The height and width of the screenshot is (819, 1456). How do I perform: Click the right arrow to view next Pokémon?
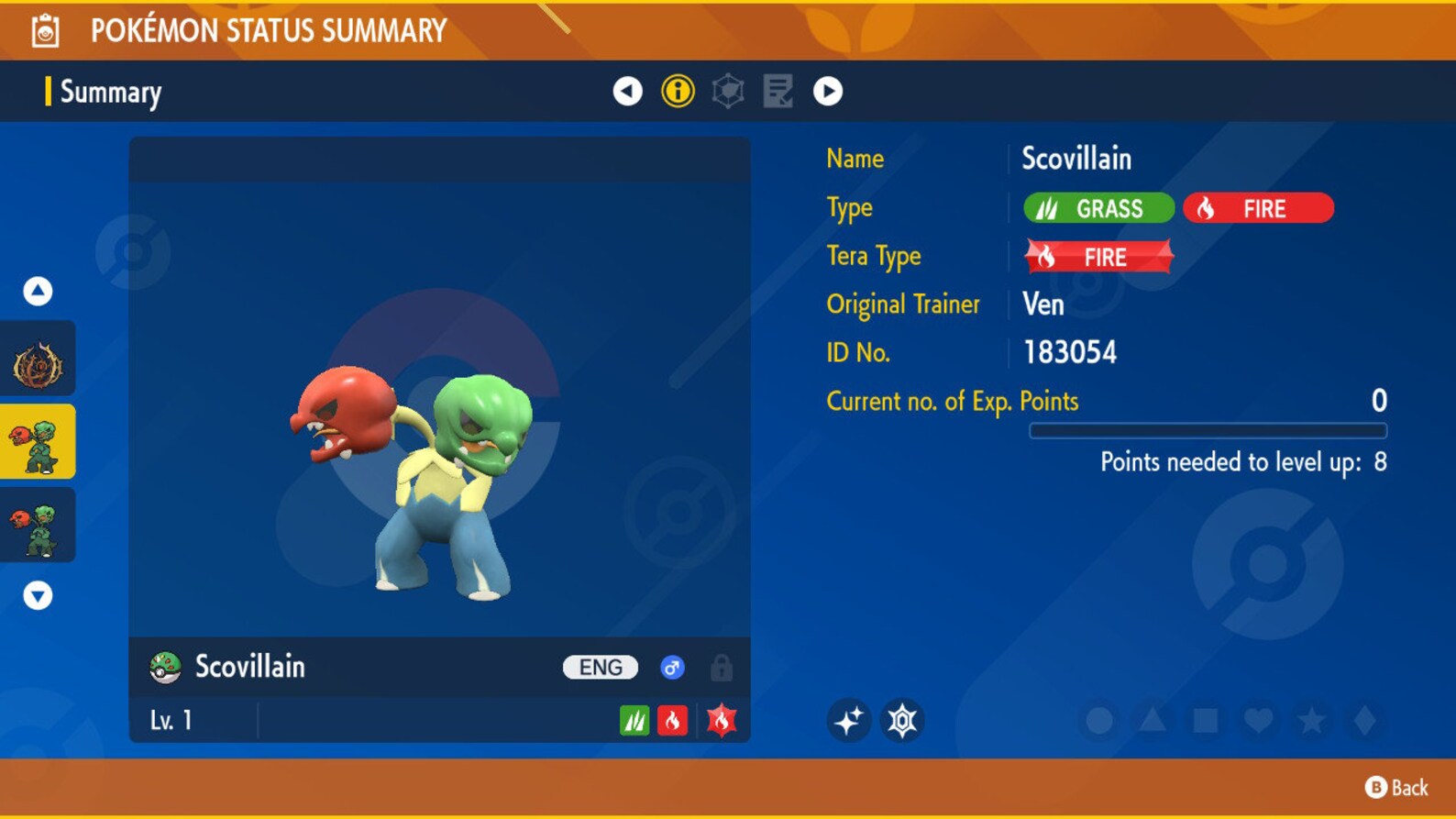pyautogui.click(x=829, y=91)
